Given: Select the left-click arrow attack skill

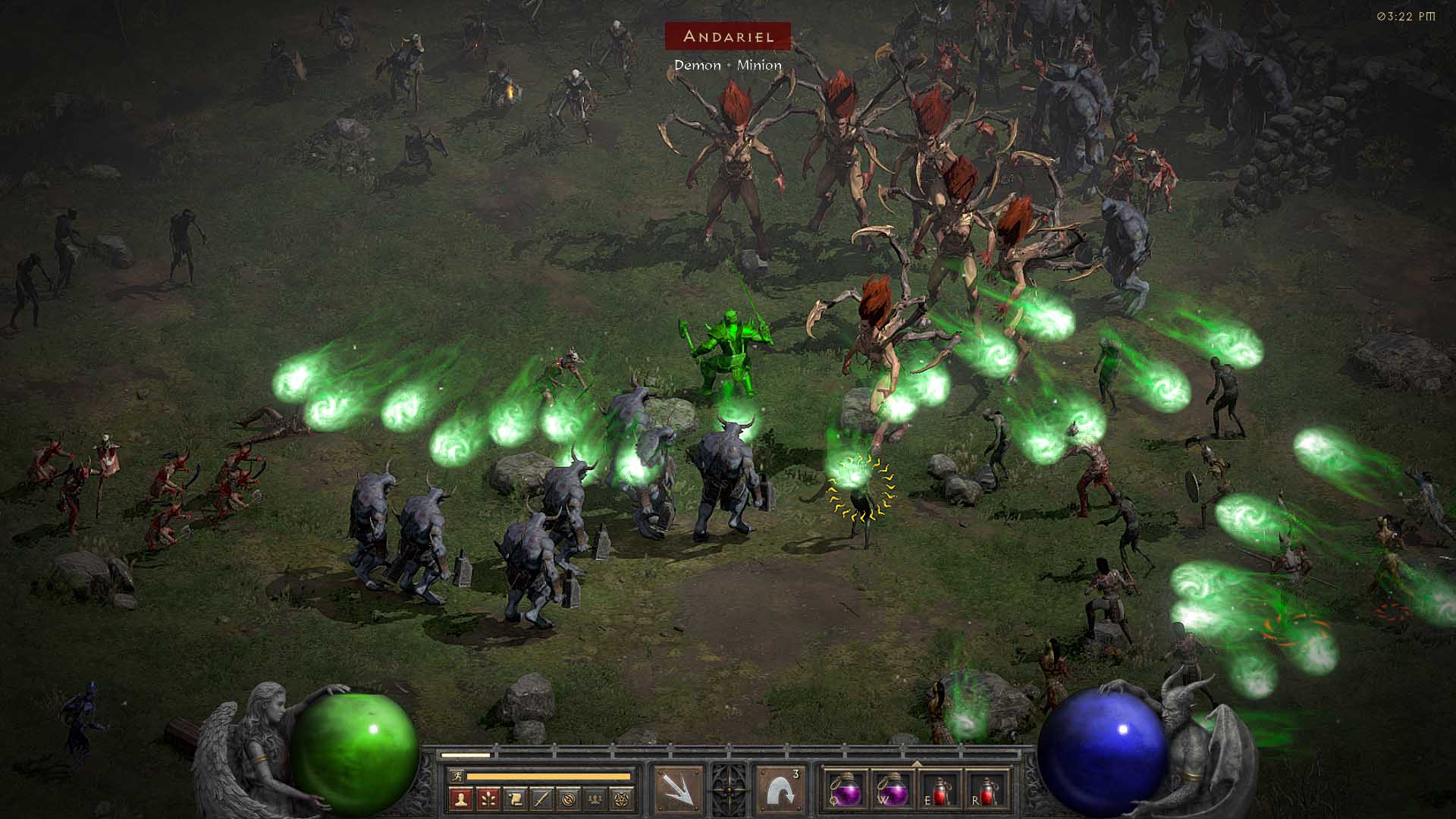Looking at the screenshot, I should (x=678, y=790).
